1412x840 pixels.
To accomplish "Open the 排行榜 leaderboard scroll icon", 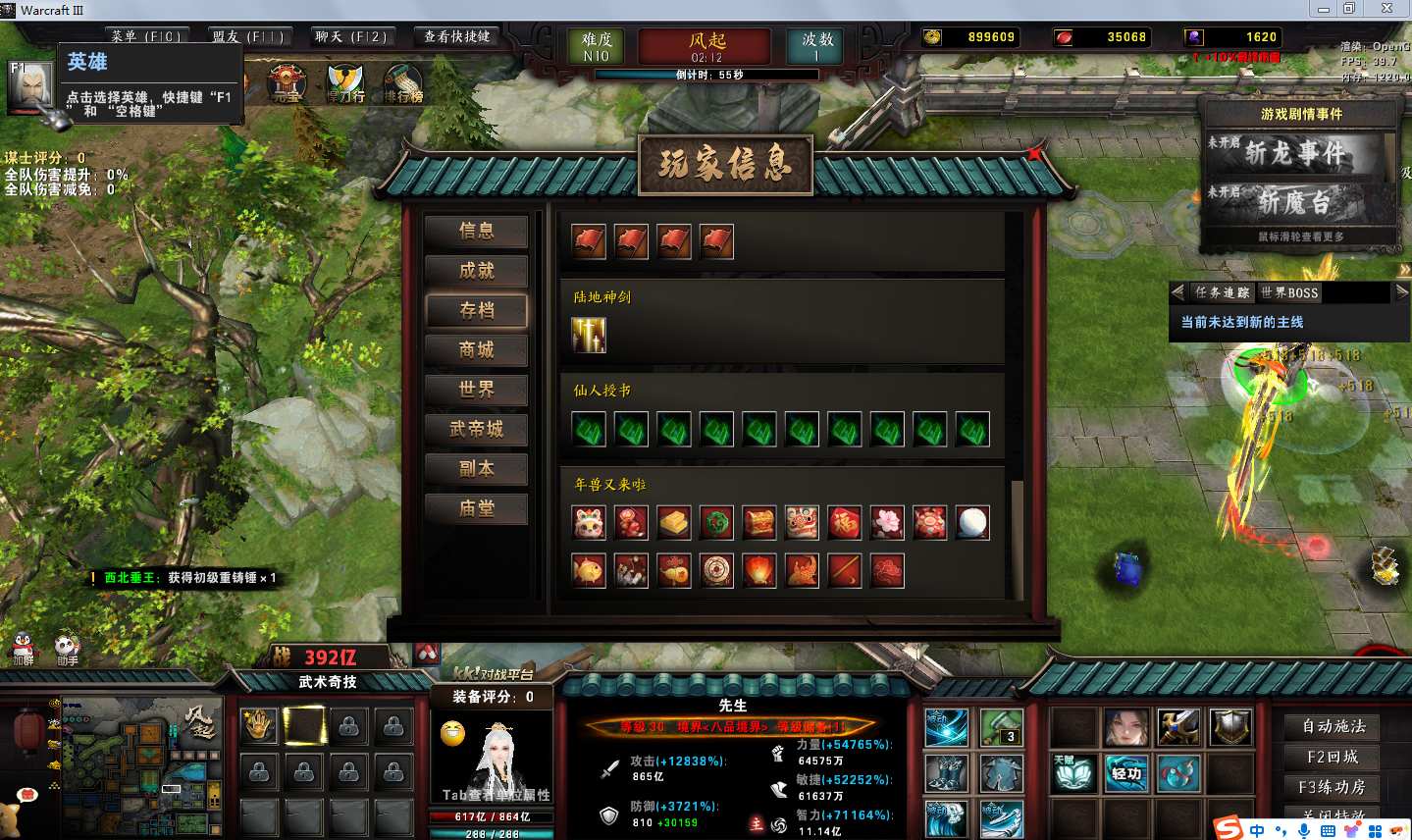I will tap(402, 84).
